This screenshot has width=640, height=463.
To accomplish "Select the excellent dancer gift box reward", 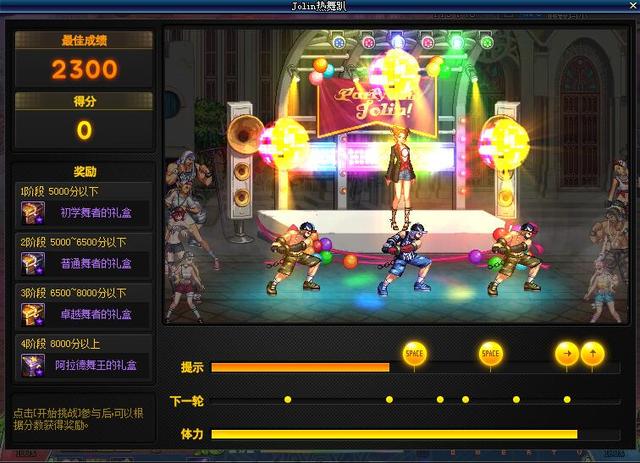I will pyautogui.click(x=33, y=314).
